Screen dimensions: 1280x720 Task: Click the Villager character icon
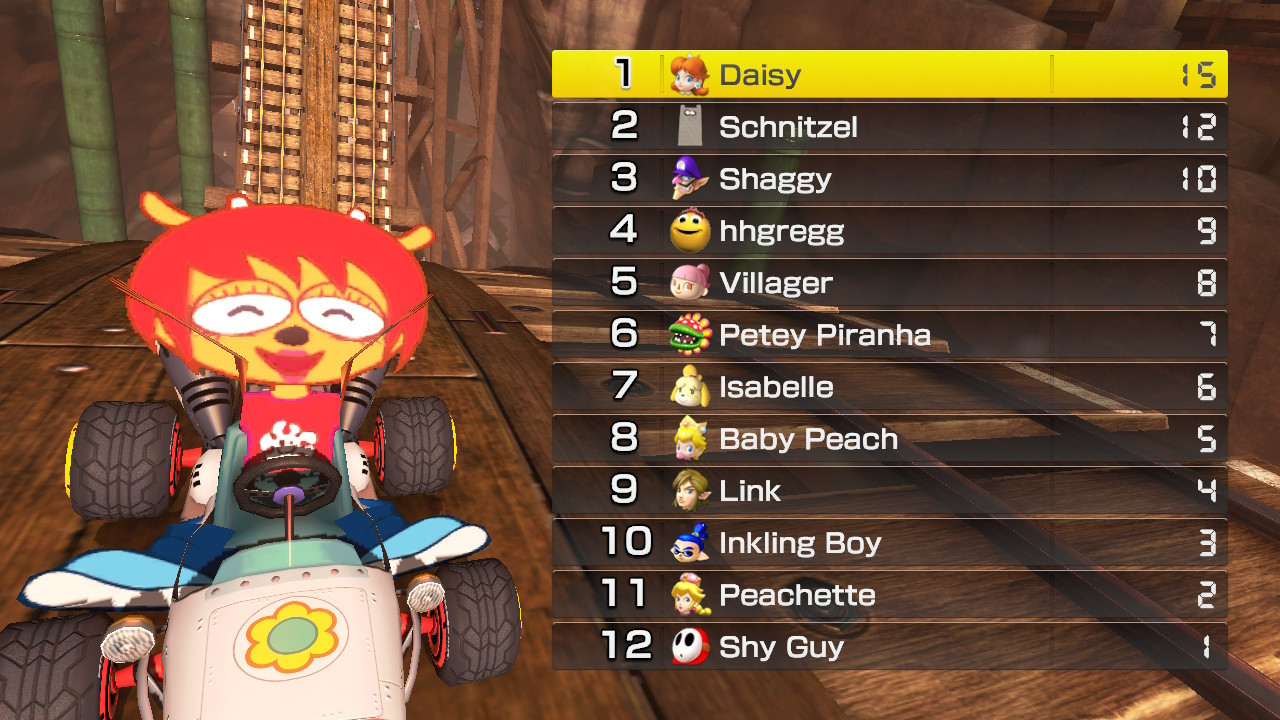(x=691, y=282)
